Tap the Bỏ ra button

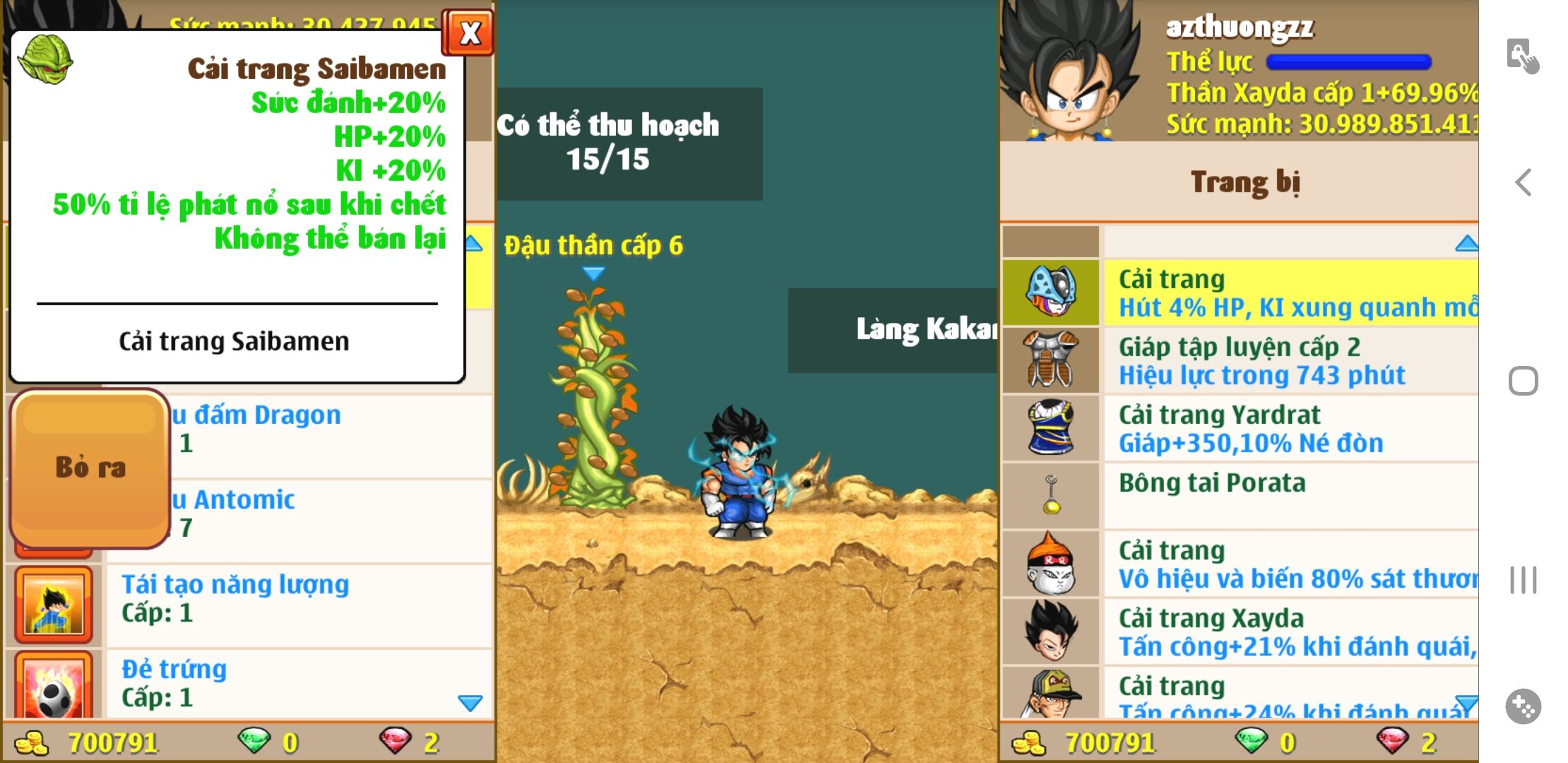[90, 468]
